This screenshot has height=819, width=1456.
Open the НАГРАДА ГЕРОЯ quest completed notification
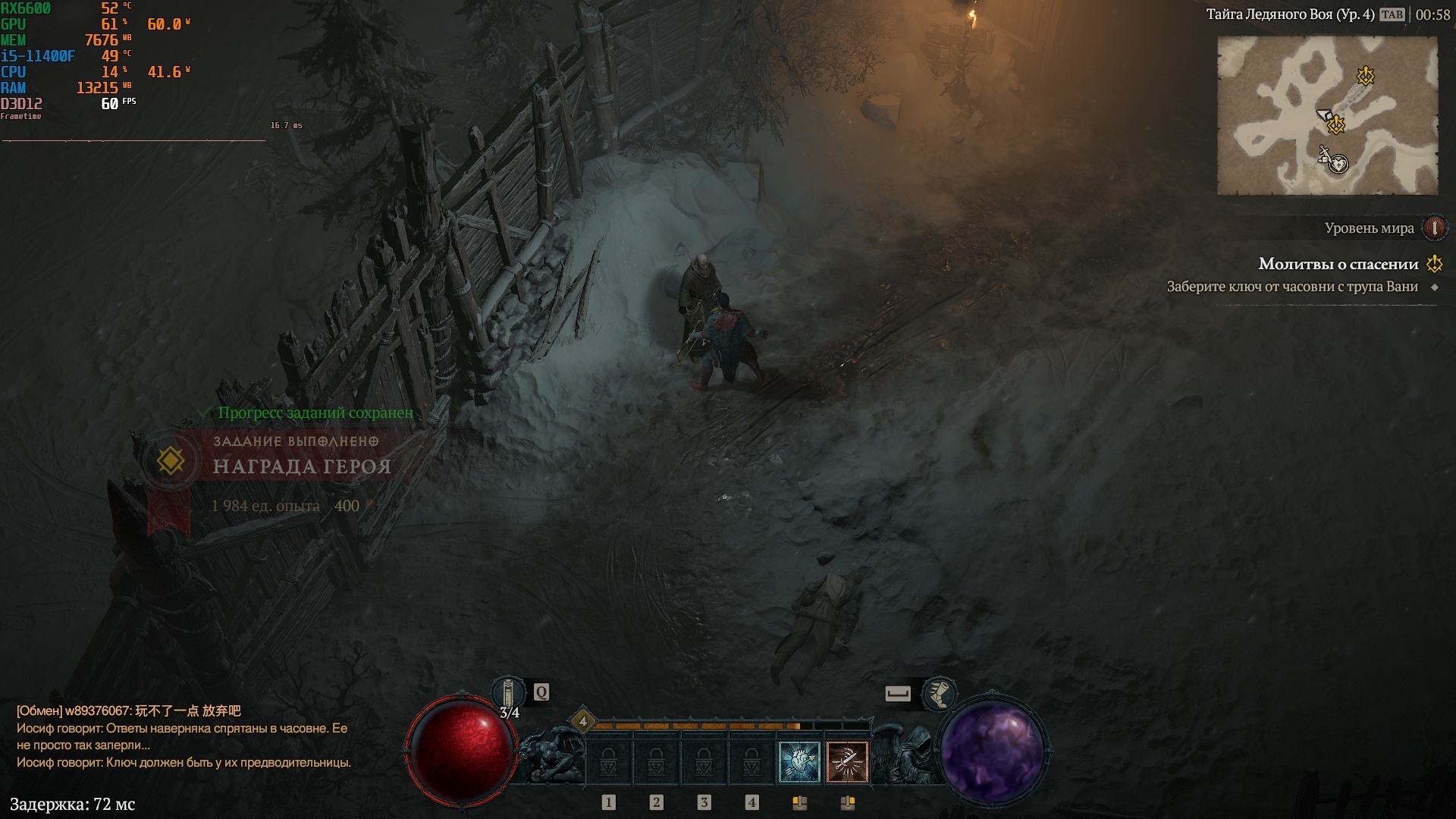[x=301, y=466]
